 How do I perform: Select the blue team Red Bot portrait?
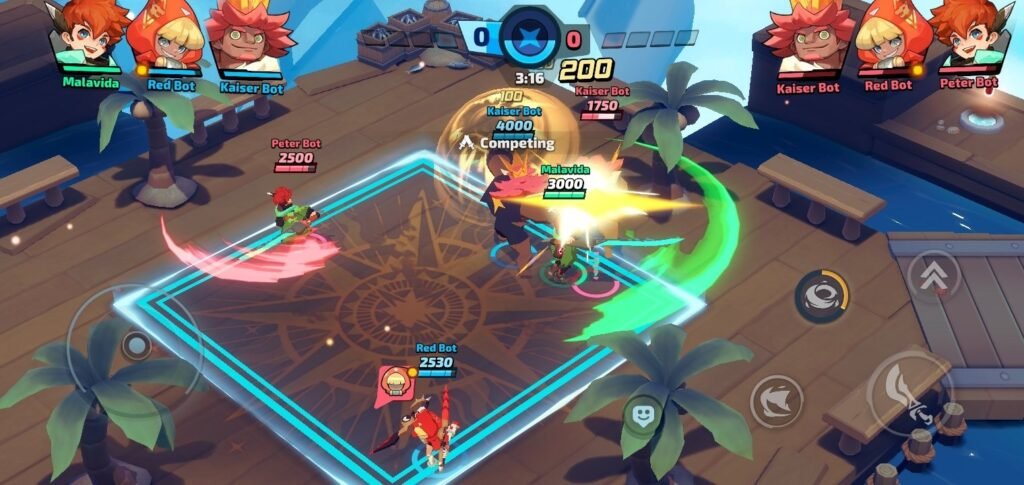tap(166, 36)
